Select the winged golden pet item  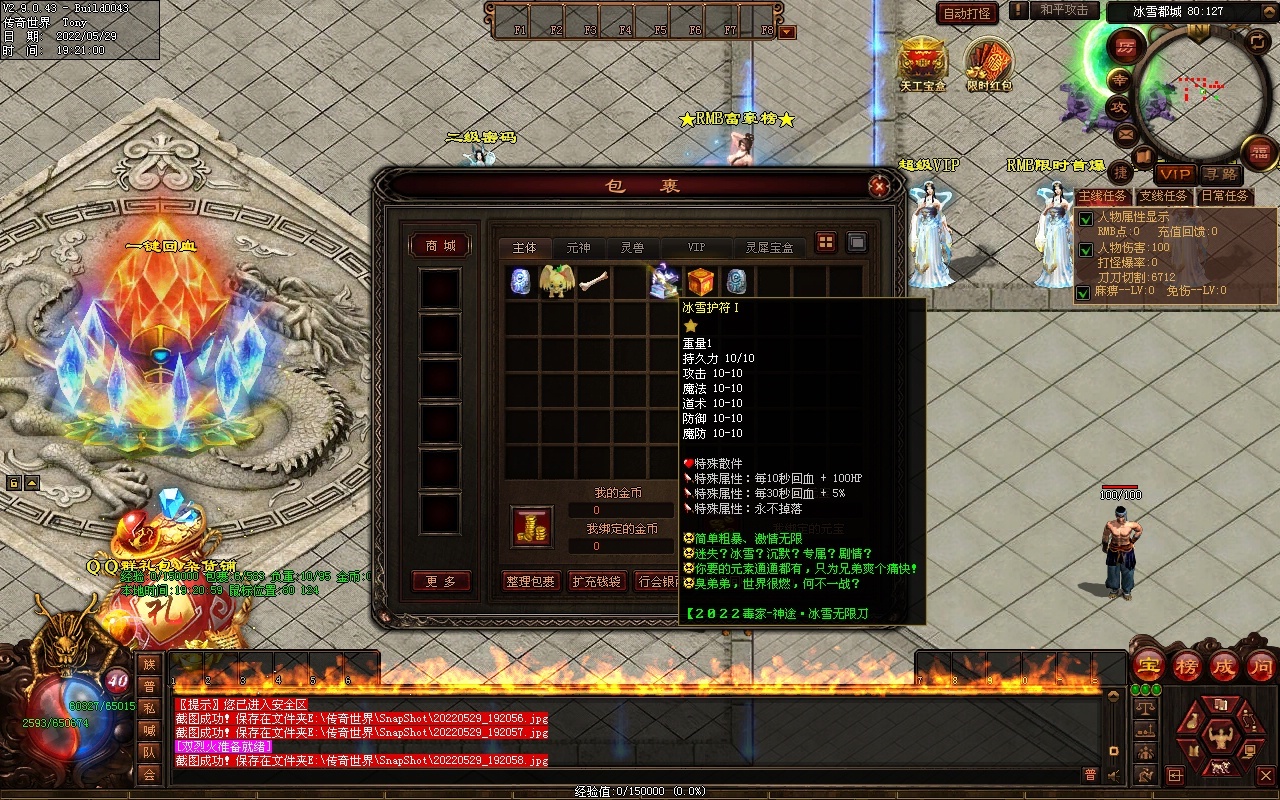[x=556, y=282]
